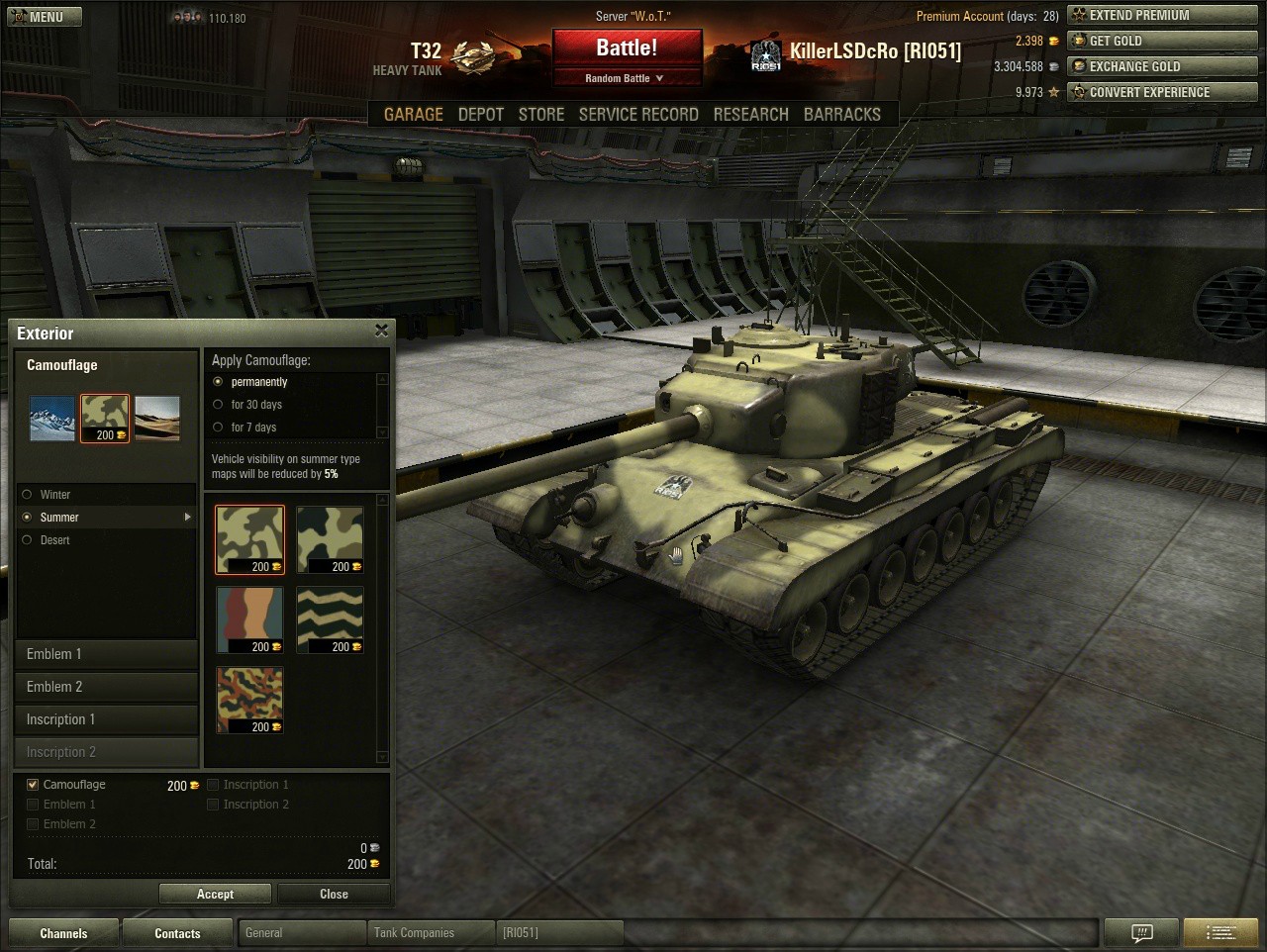Select the Winter camouflage type
1267x952 pixels.
pyautogui.click(x=27, y=495)
